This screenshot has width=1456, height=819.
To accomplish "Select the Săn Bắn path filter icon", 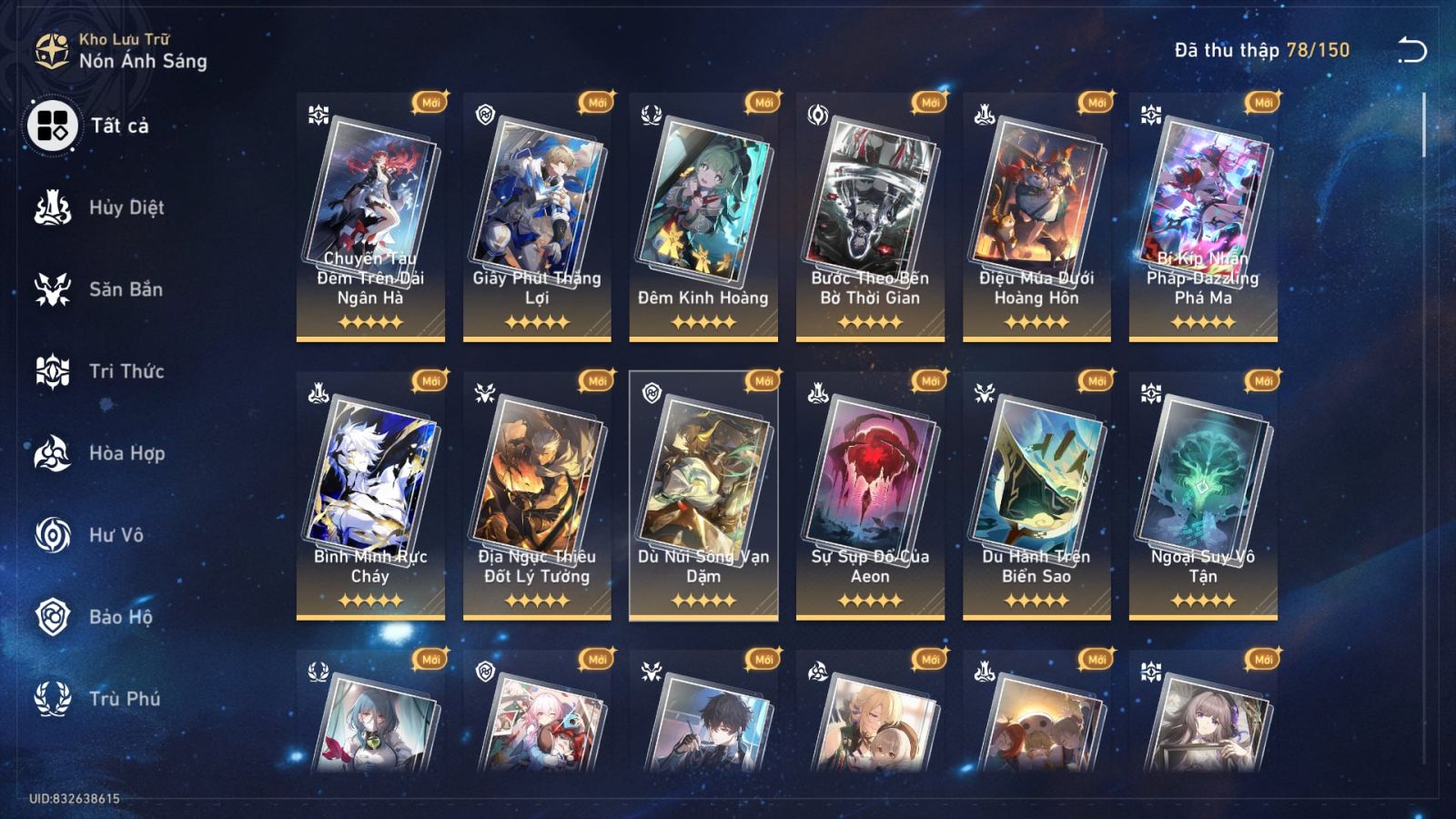I will pyautogui.click(x=53, y=288).
